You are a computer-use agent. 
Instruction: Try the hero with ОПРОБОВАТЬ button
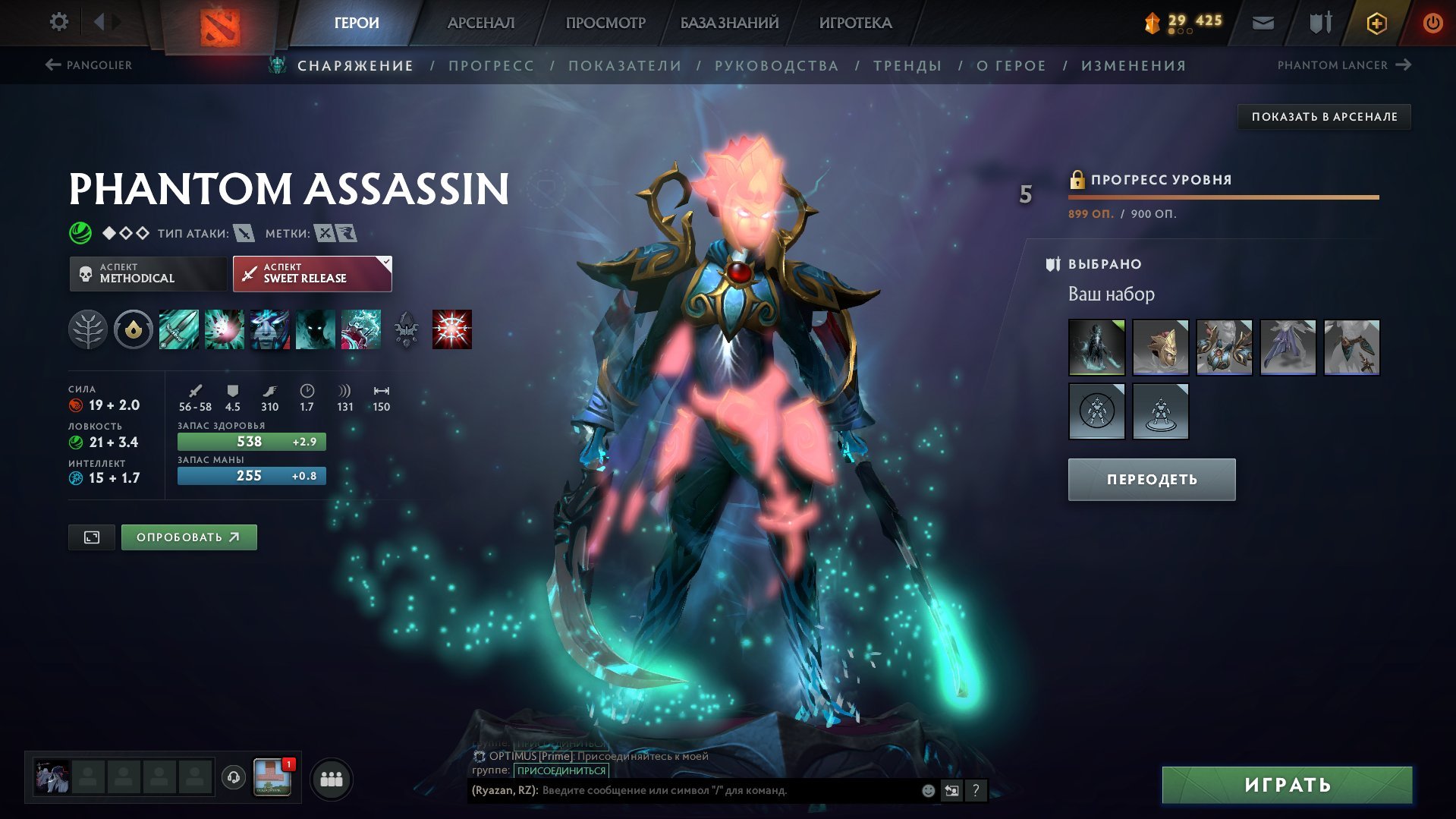[189, 537]
